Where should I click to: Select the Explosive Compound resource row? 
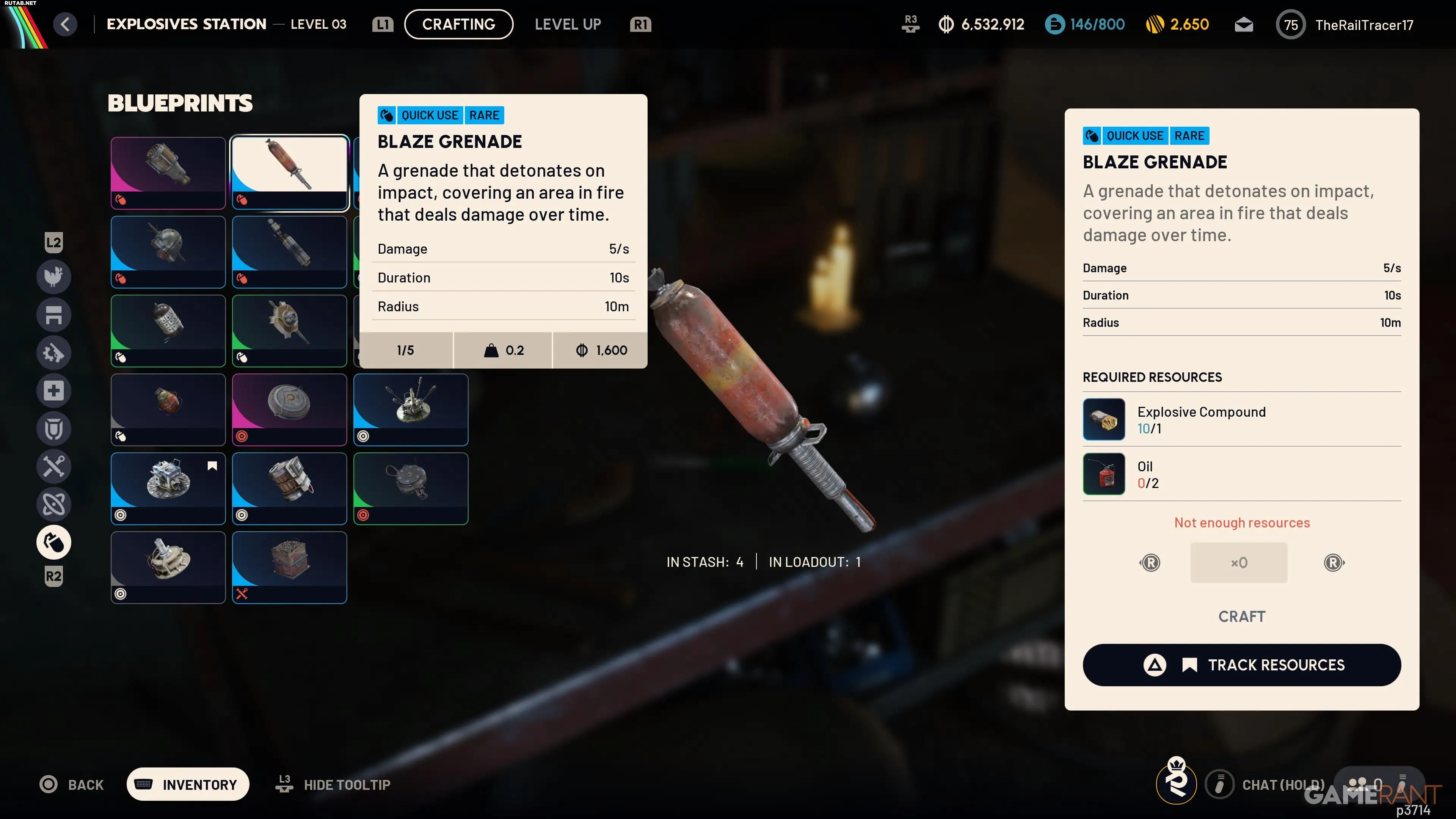click(x=1241, y=419)
